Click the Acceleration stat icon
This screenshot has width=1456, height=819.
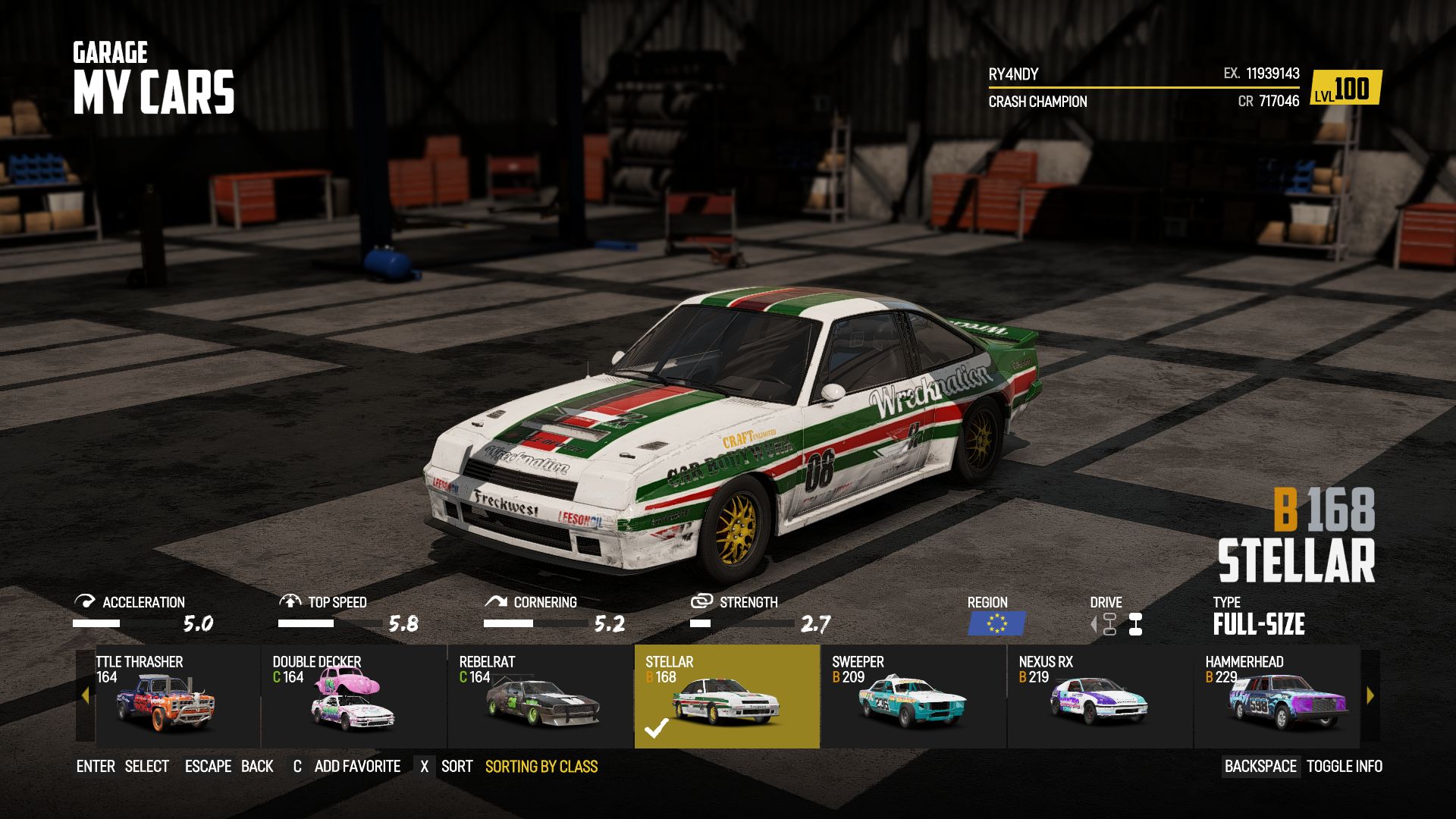coord(85,602)
